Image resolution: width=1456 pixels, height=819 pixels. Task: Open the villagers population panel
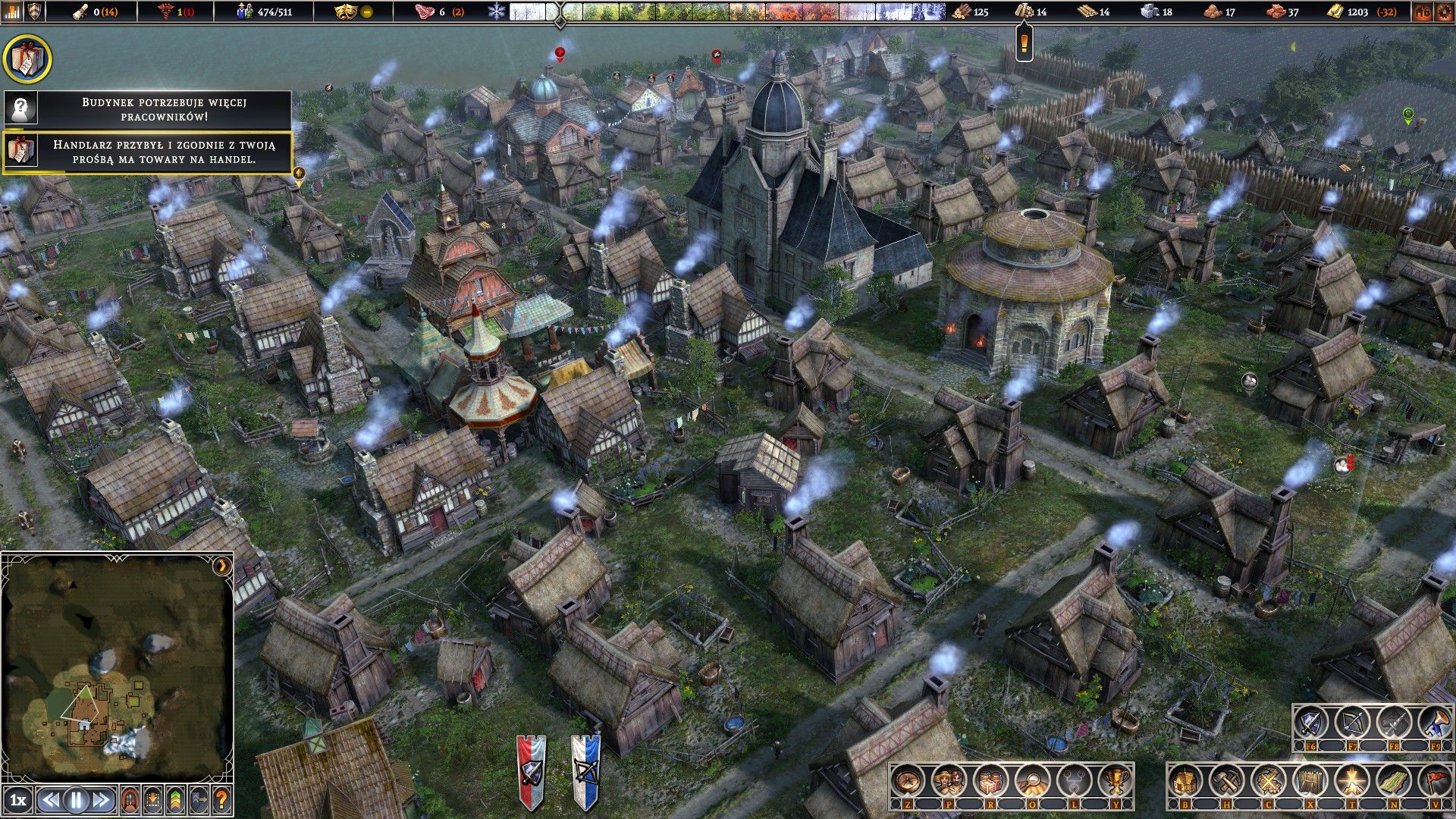(949, 780)
